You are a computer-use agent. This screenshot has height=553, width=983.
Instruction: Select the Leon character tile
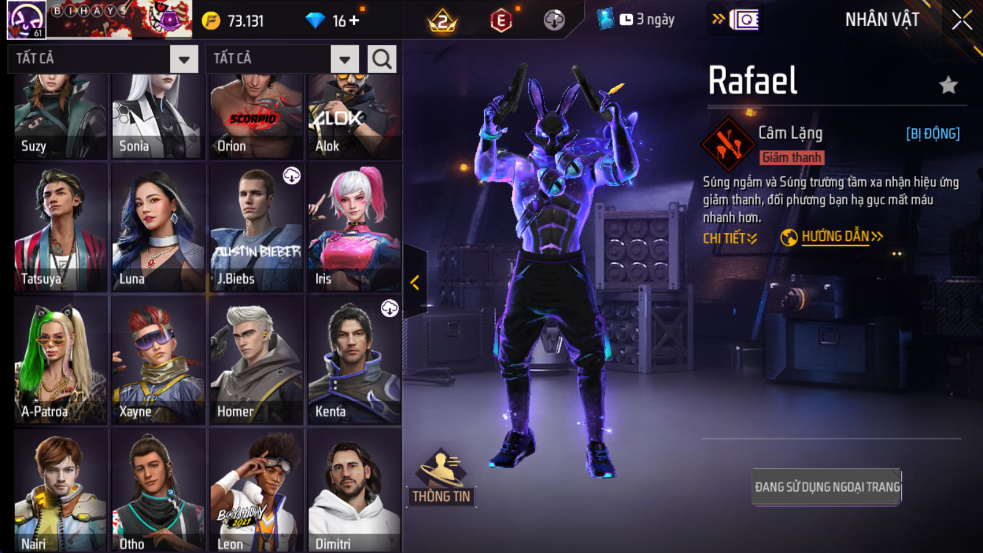[x=257, y=490]
